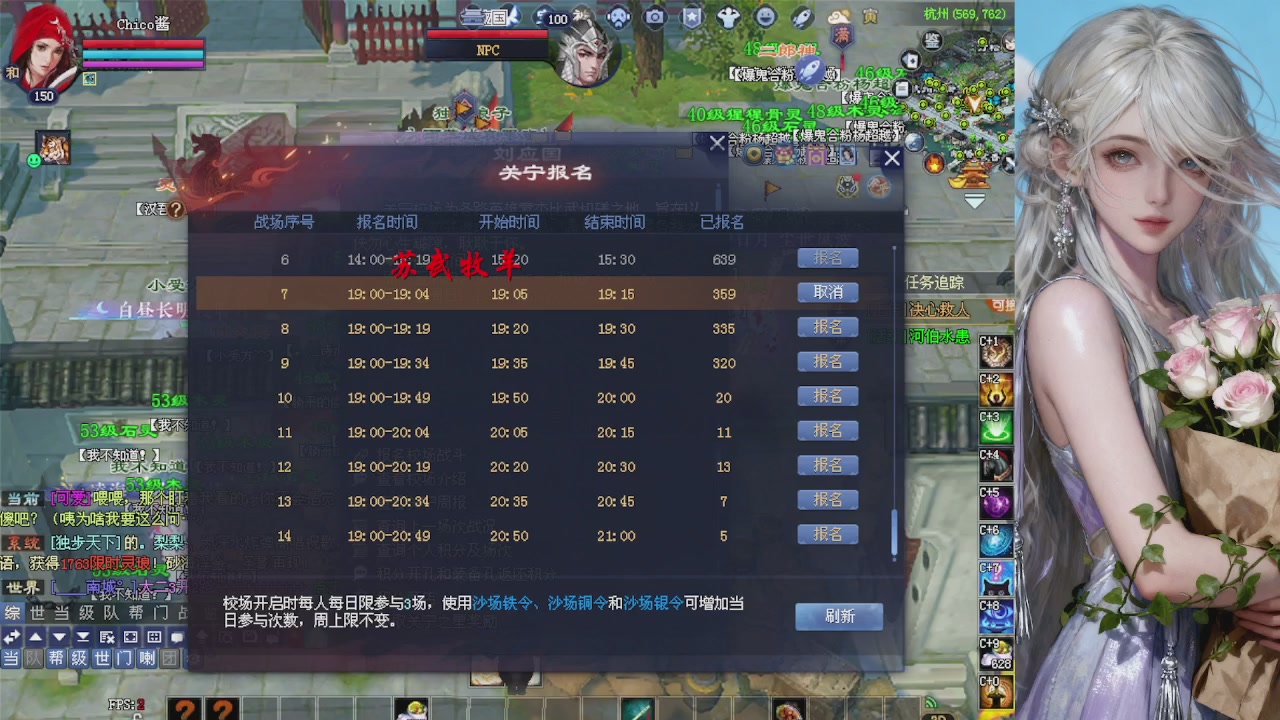Open the screenshot camera tool

pos(654,17)
